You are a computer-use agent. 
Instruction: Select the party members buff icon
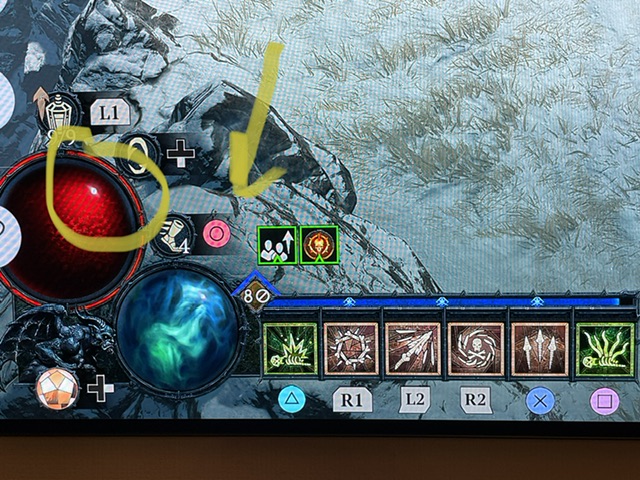pos(275,245)
